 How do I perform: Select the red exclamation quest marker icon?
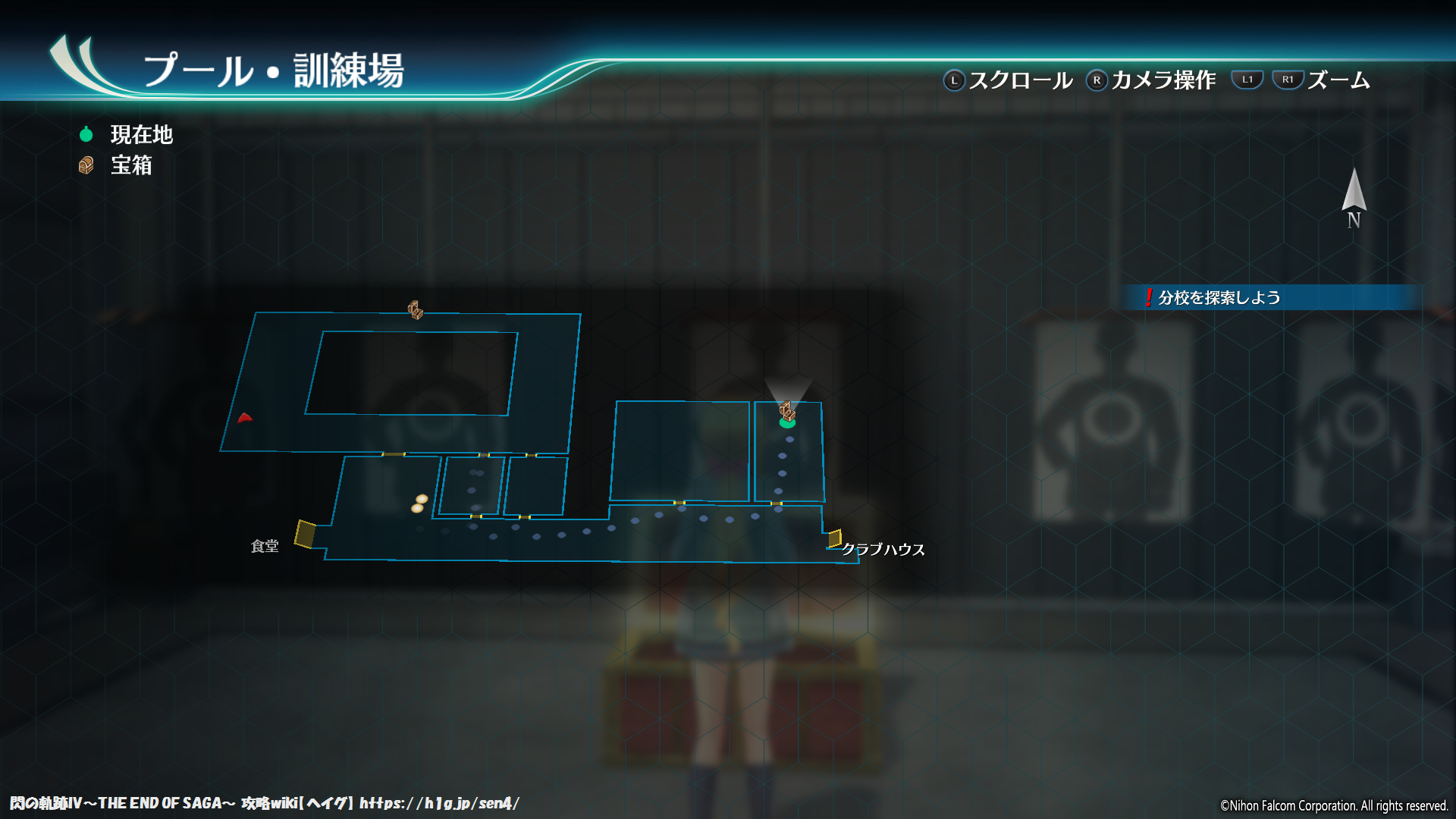(1150, 297)
